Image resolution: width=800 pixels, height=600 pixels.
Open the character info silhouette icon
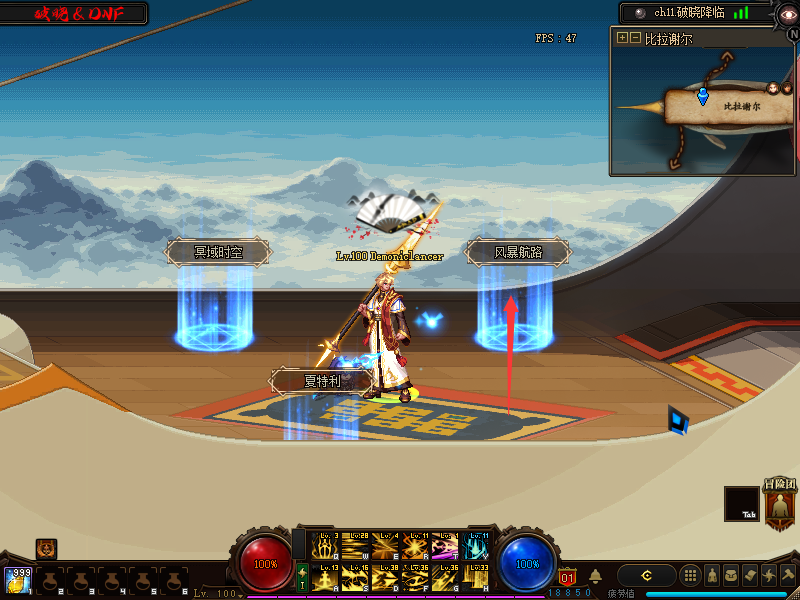[x=712, y=575]
